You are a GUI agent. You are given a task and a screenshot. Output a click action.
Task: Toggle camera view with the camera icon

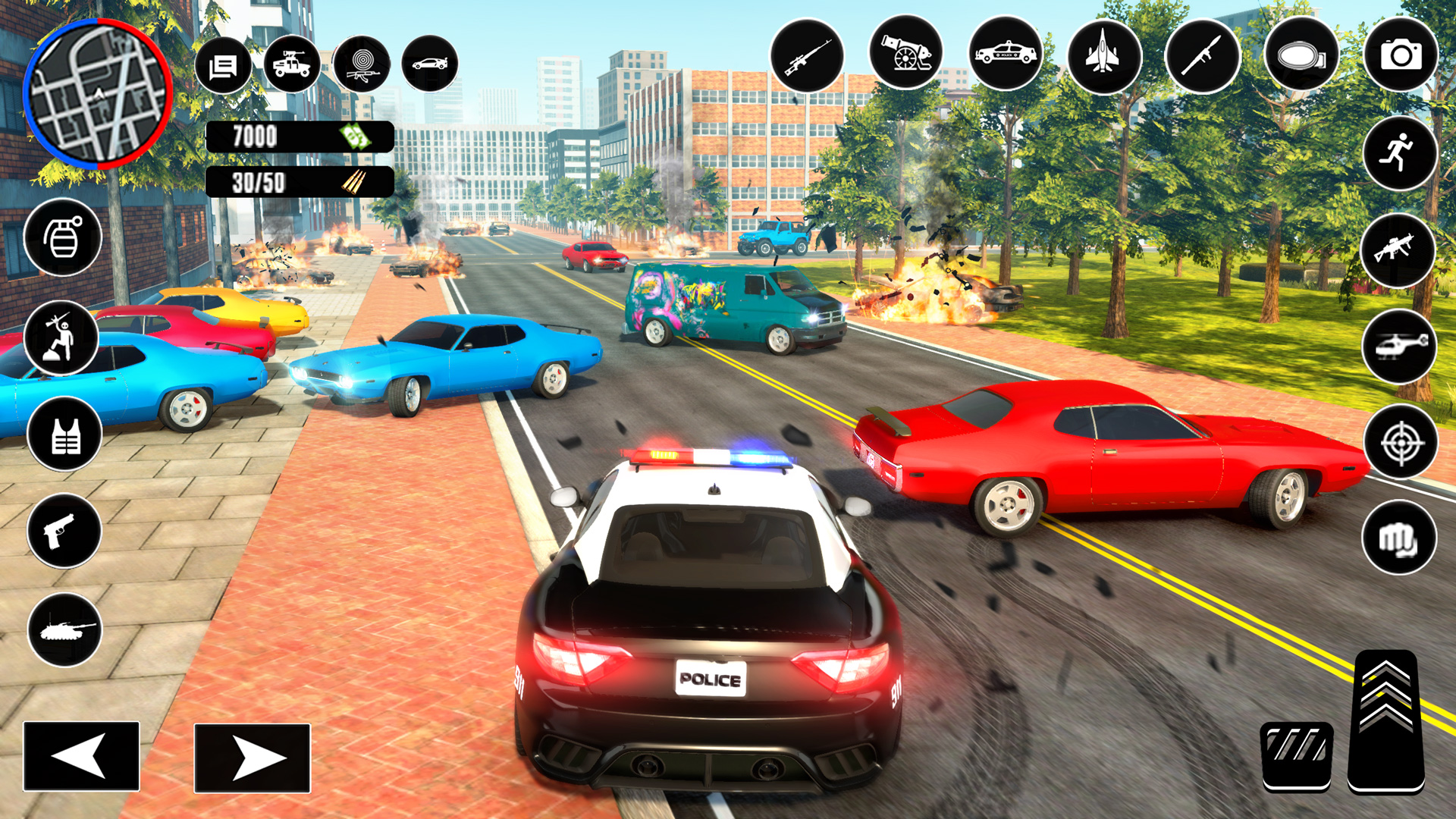[1399, 55]
